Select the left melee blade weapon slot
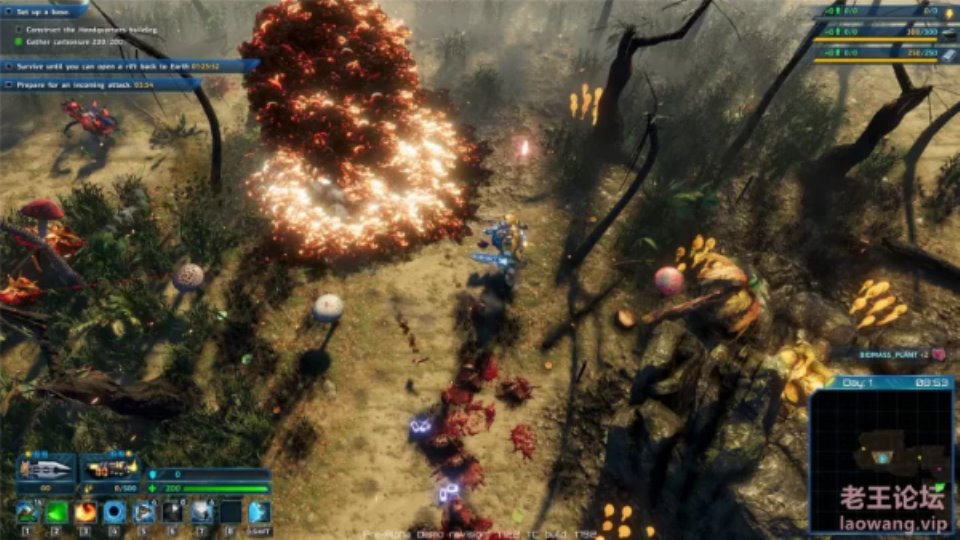The width and height of the screenshot is (960, 540). [45, 467]
